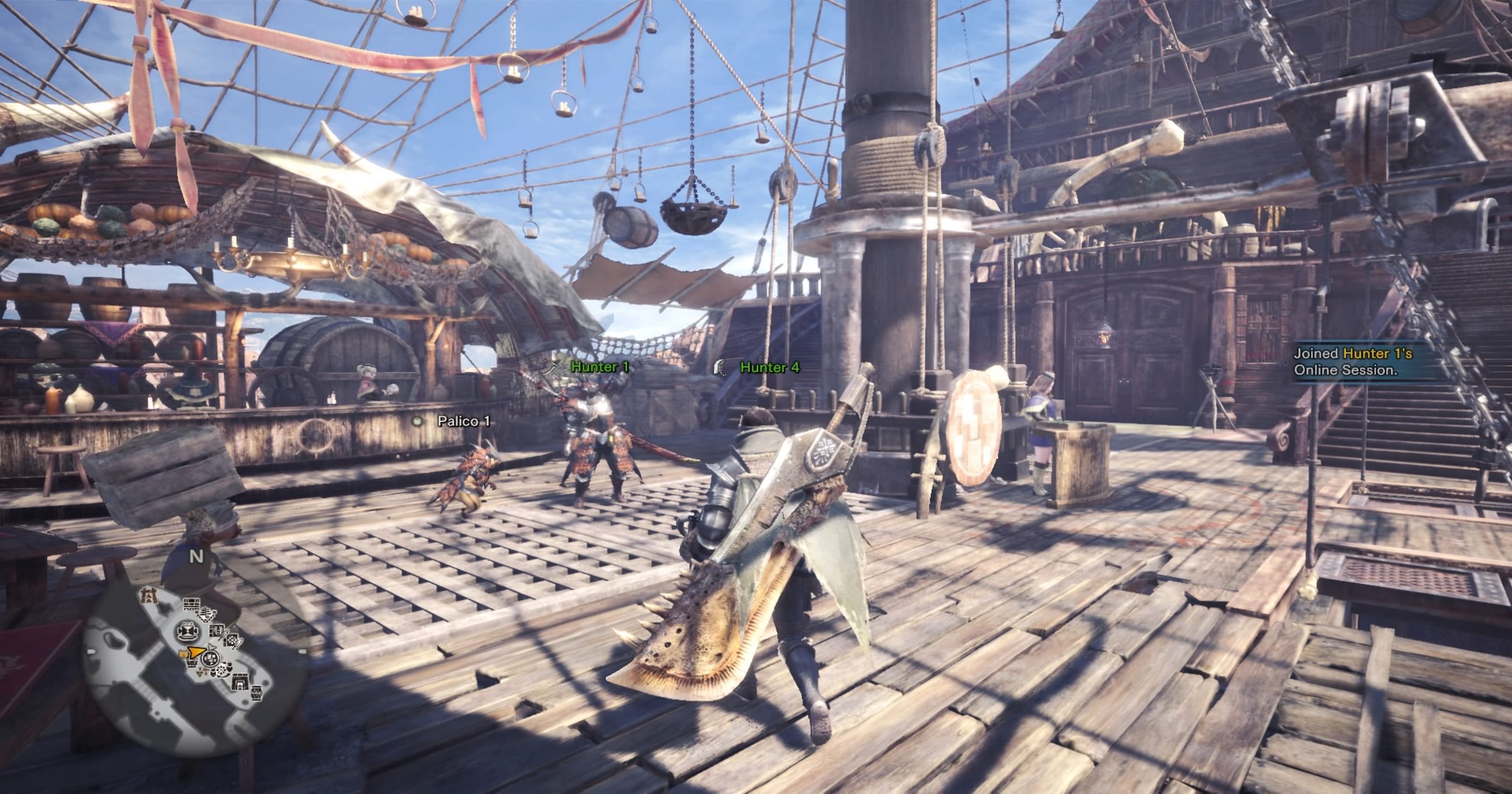Open the N compass heading above the minimap

tap(197, 556)
